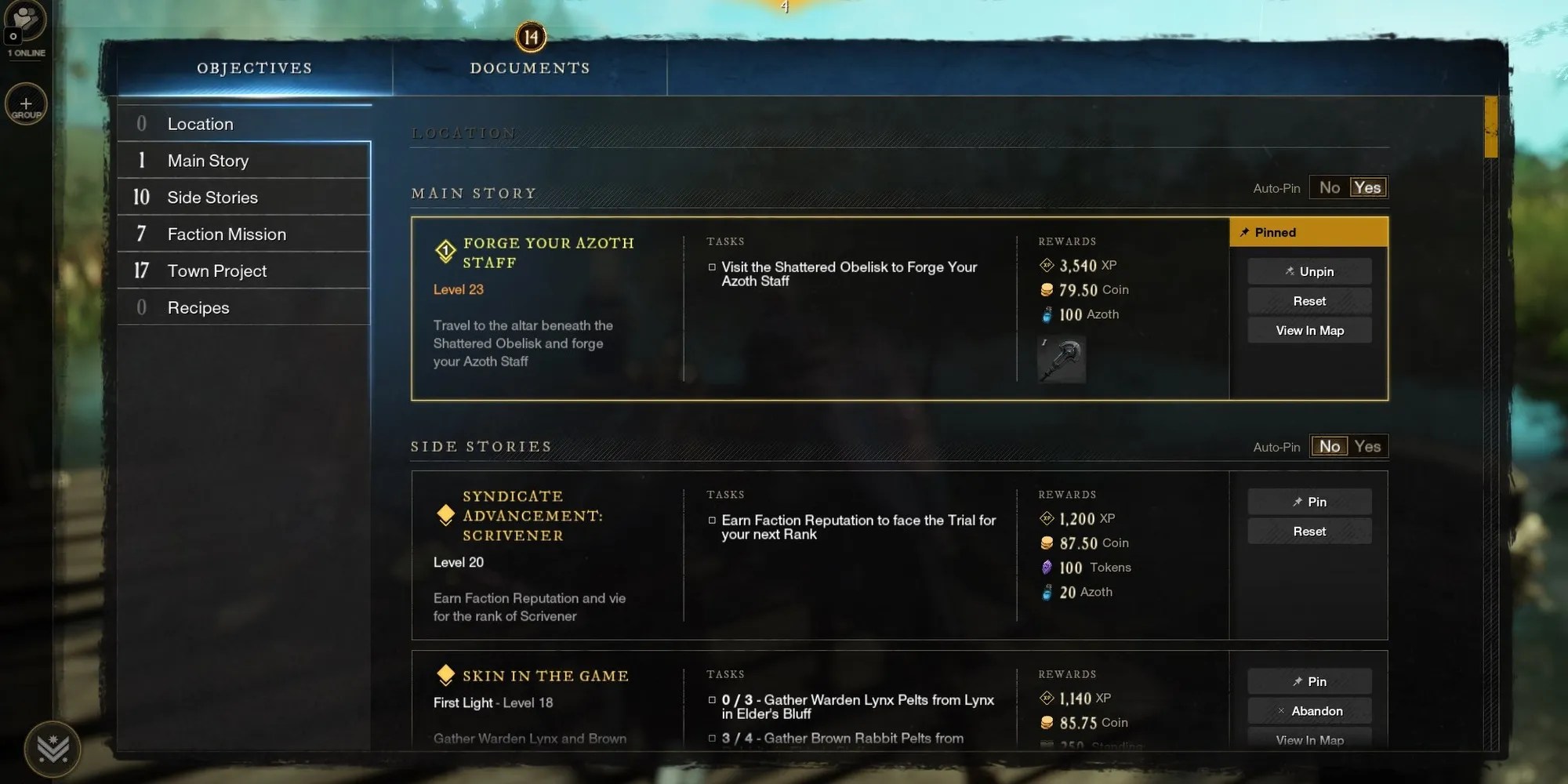Click the XP diamond icon next to 3,540
1568x784 pixels.
[x=1047, y=265]
